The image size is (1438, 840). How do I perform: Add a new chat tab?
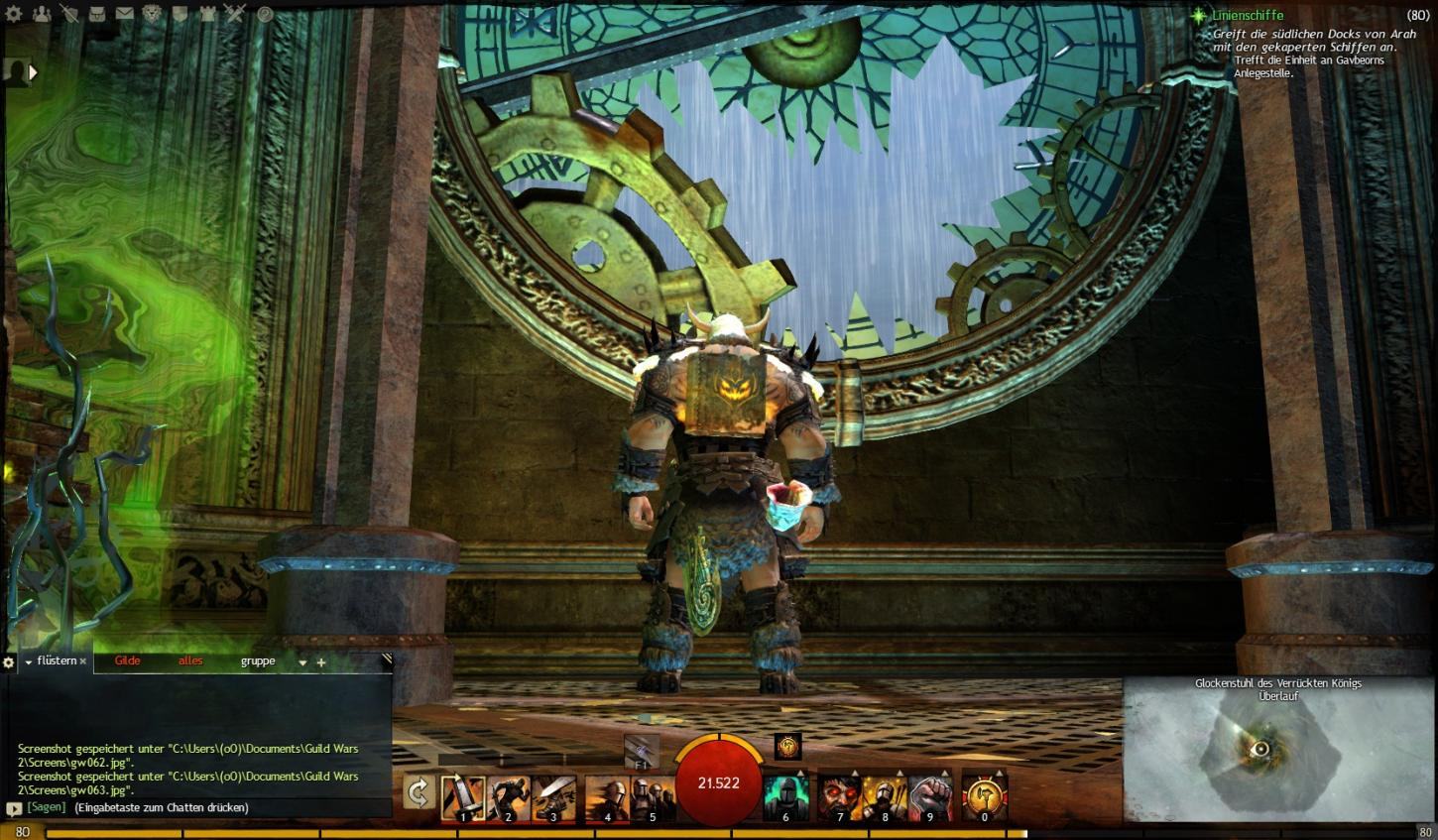click(x=321, y=662)
